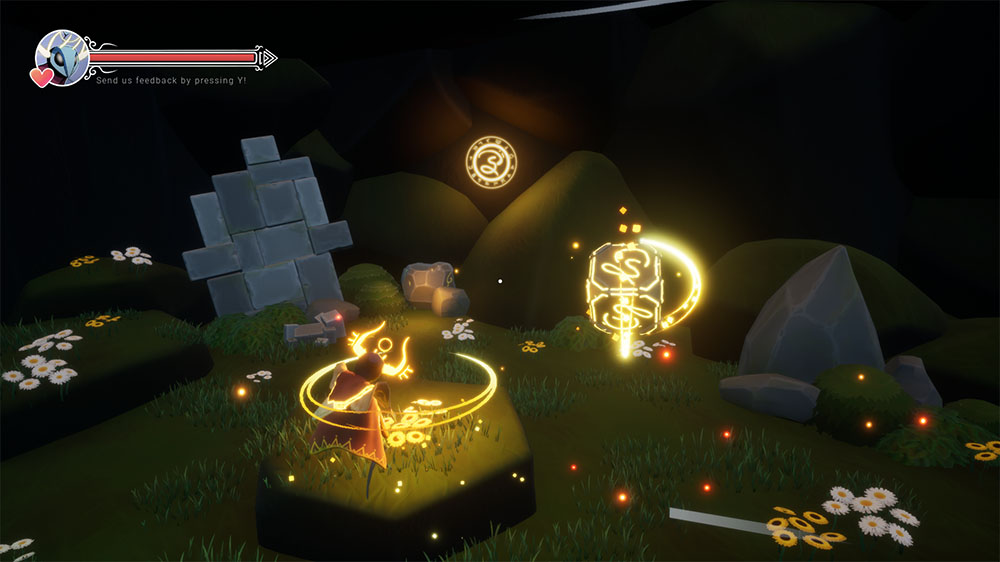Click the character portrait beside the health bar

62,57
